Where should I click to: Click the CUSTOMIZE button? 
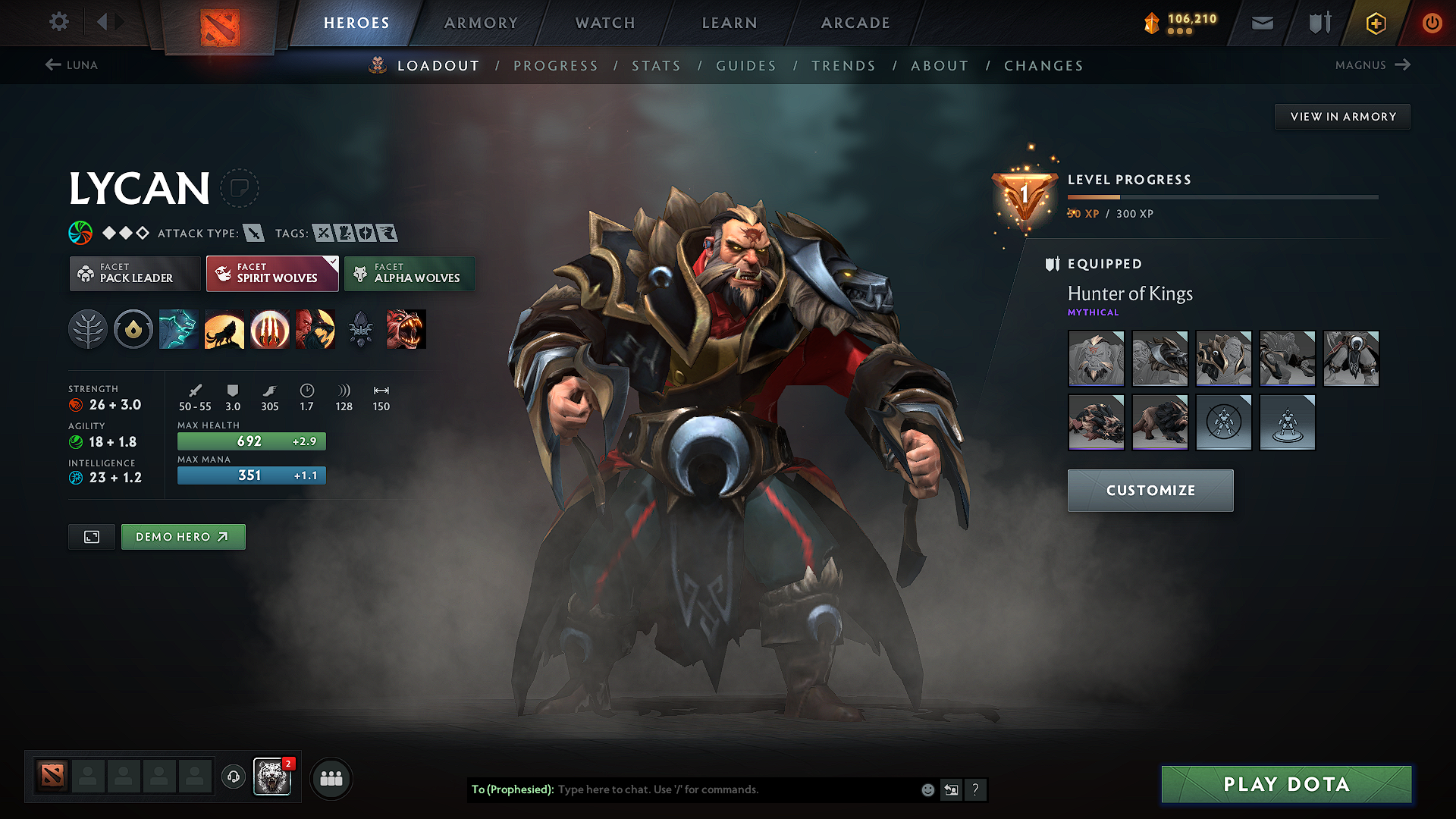pos(1150,490)
